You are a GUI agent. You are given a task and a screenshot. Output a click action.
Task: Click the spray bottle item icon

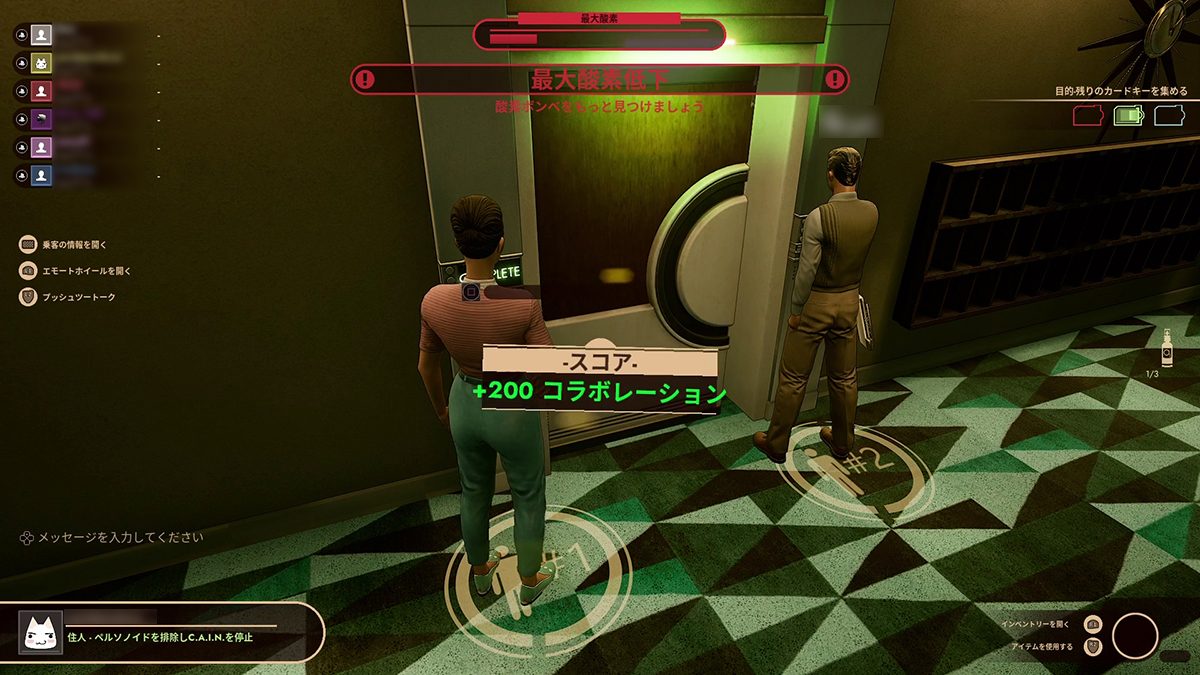click(1166, 350)
